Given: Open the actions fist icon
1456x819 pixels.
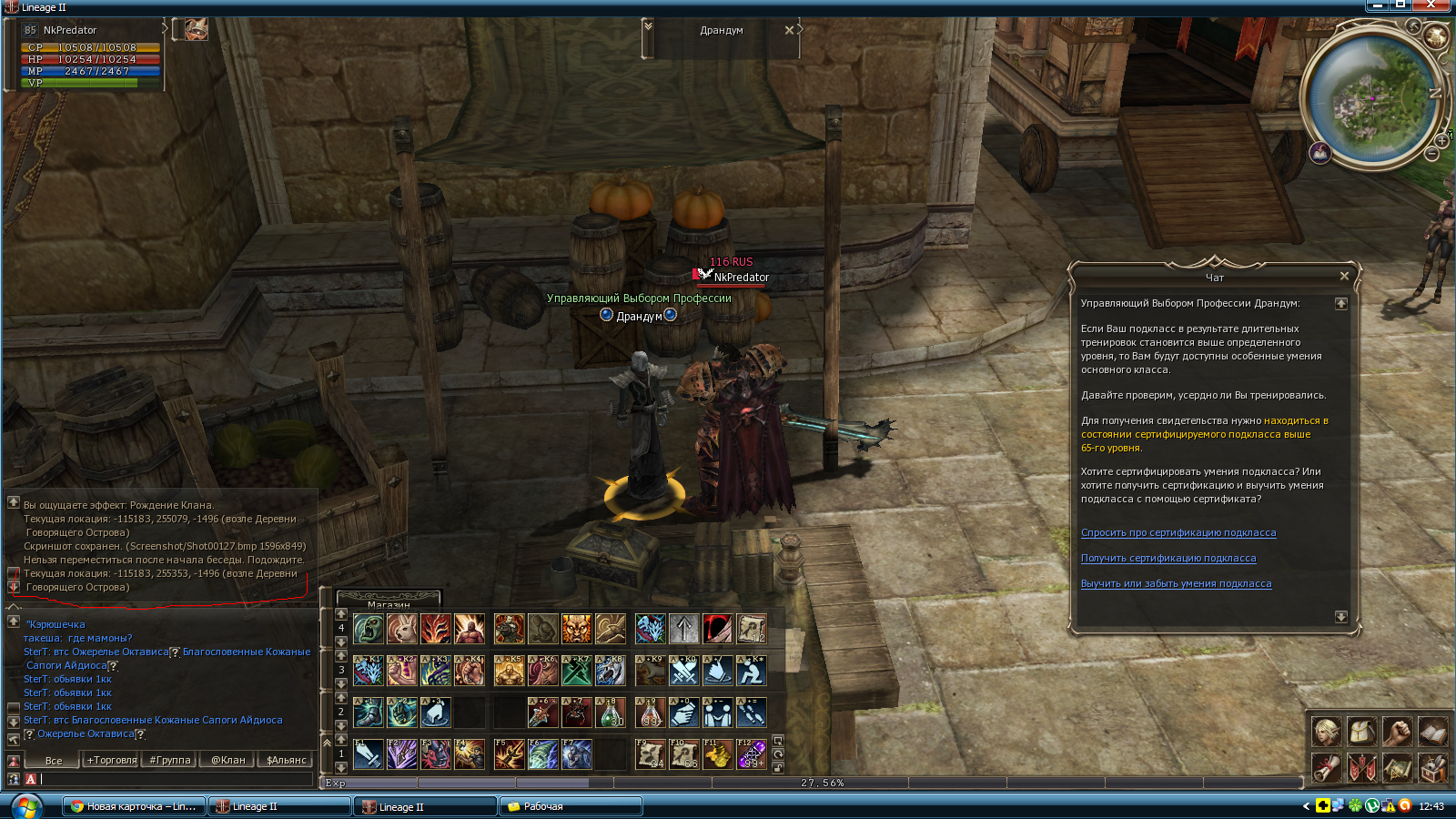Looking at the screenshot, I should [x=1397, y=731].
